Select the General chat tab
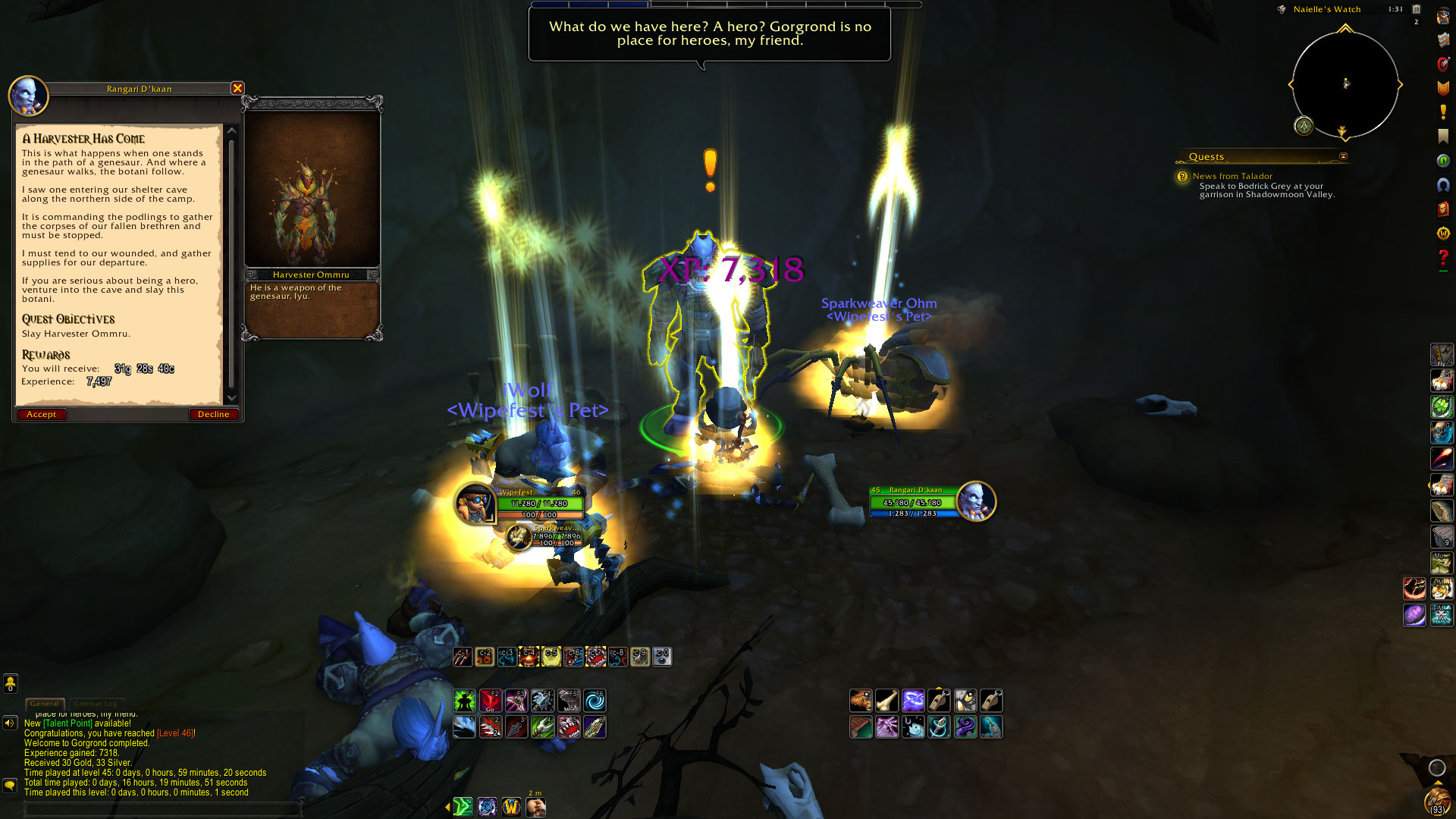 pos(44,704)
